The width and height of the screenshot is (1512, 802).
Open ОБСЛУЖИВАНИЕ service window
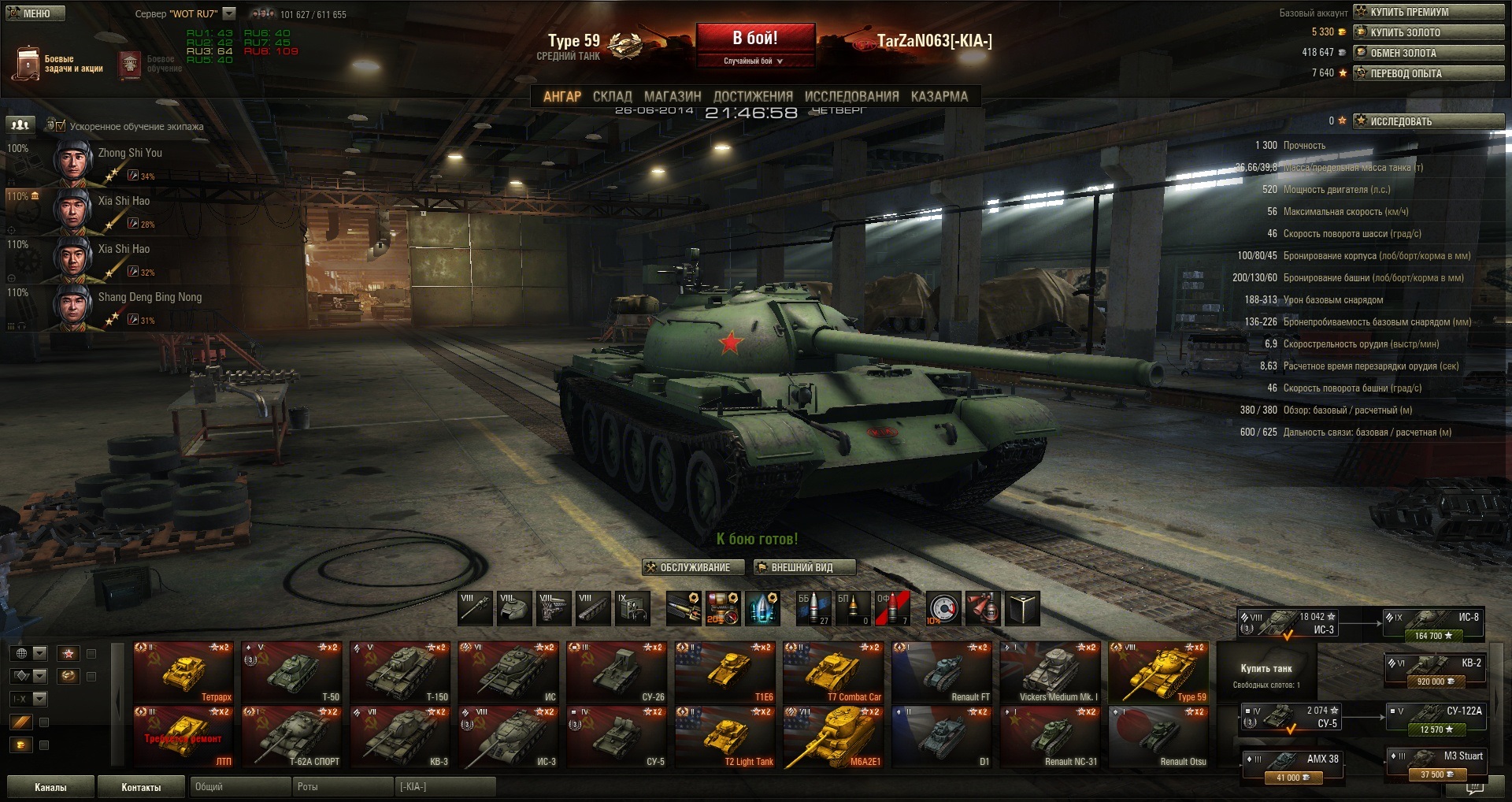pyautogui.click(x=687, y=567)
